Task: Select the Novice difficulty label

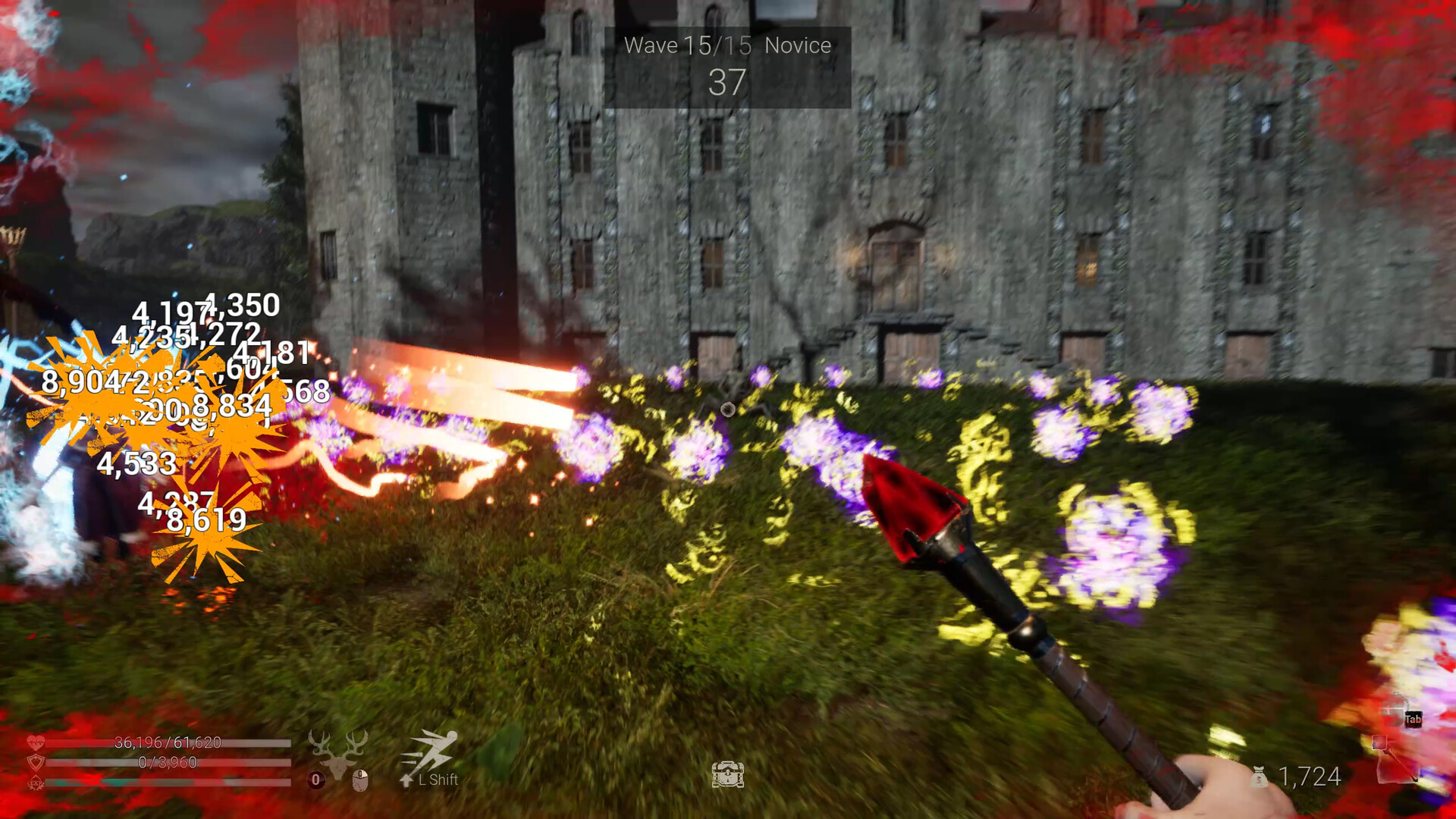Action: tap(797, 45)
